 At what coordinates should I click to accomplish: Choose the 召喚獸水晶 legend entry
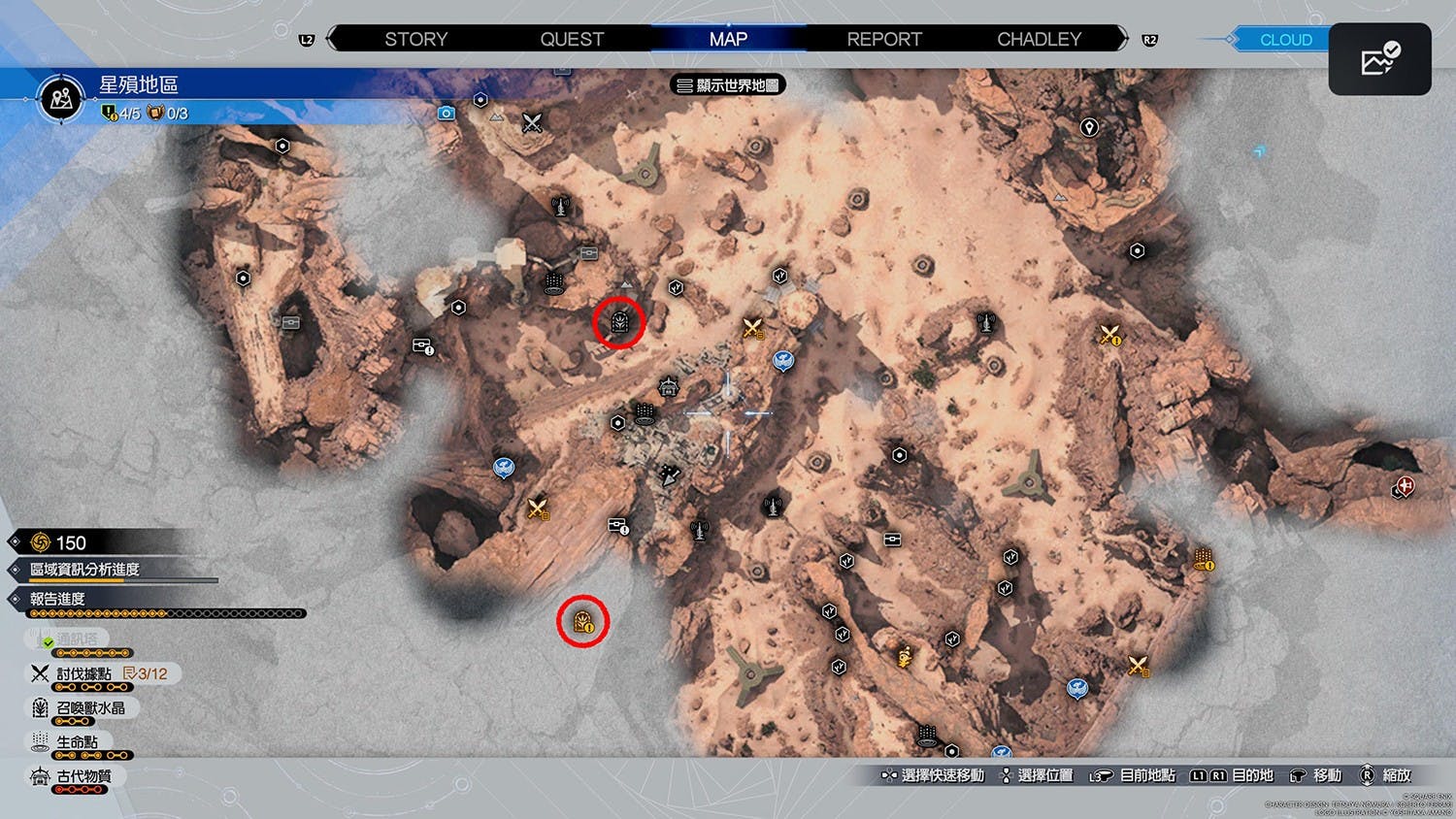pos(89,708)
